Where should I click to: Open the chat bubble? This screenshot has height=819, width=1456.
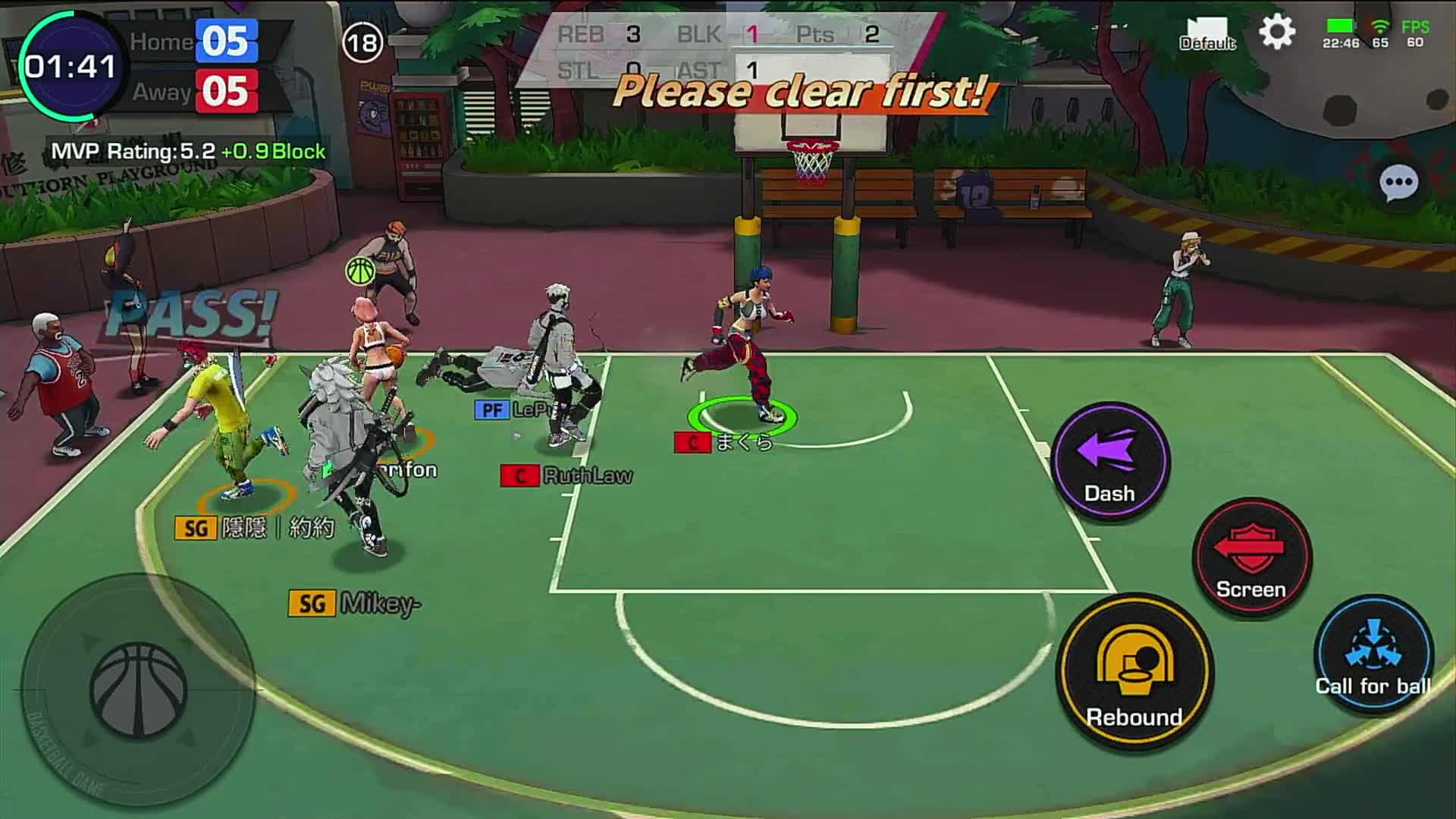(x=1398, y=184)
